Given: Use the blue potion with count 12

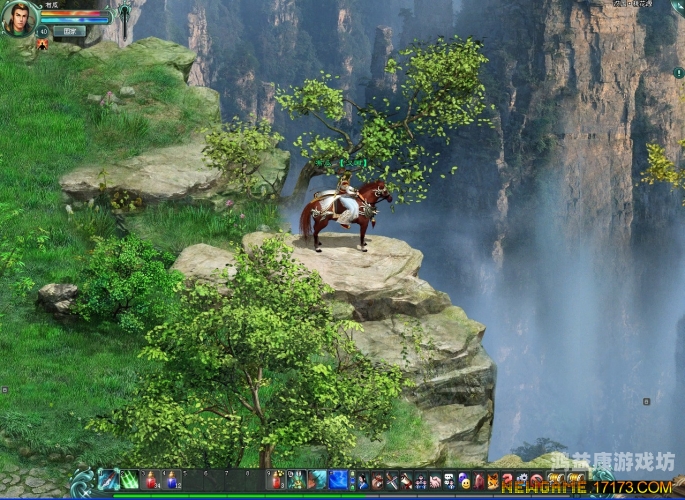Looking at the screenshot, I should pyautogui.click(x=172, y=480).
